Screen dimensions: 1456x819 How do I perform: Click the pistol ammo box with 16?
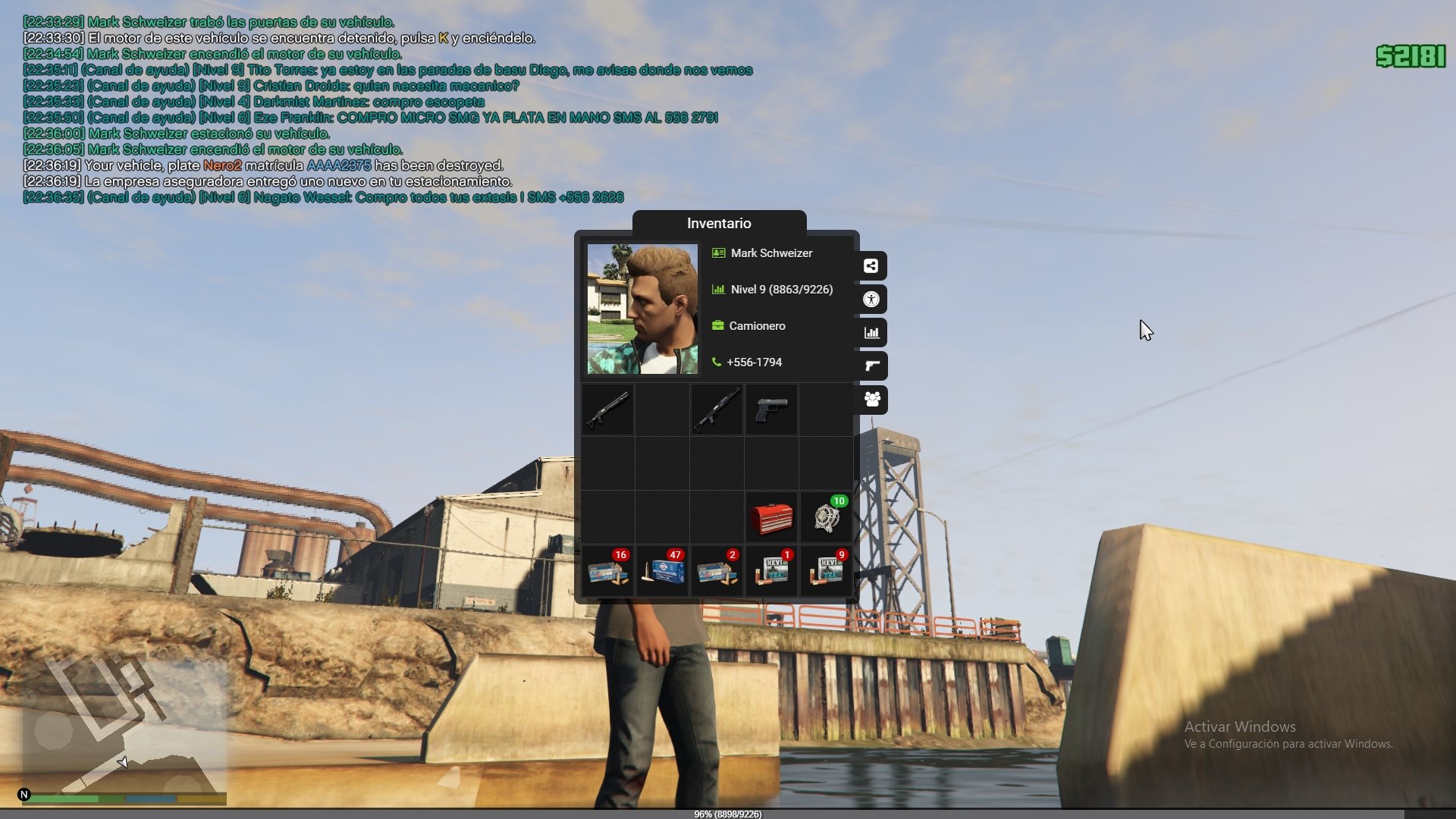pos(607,572)
